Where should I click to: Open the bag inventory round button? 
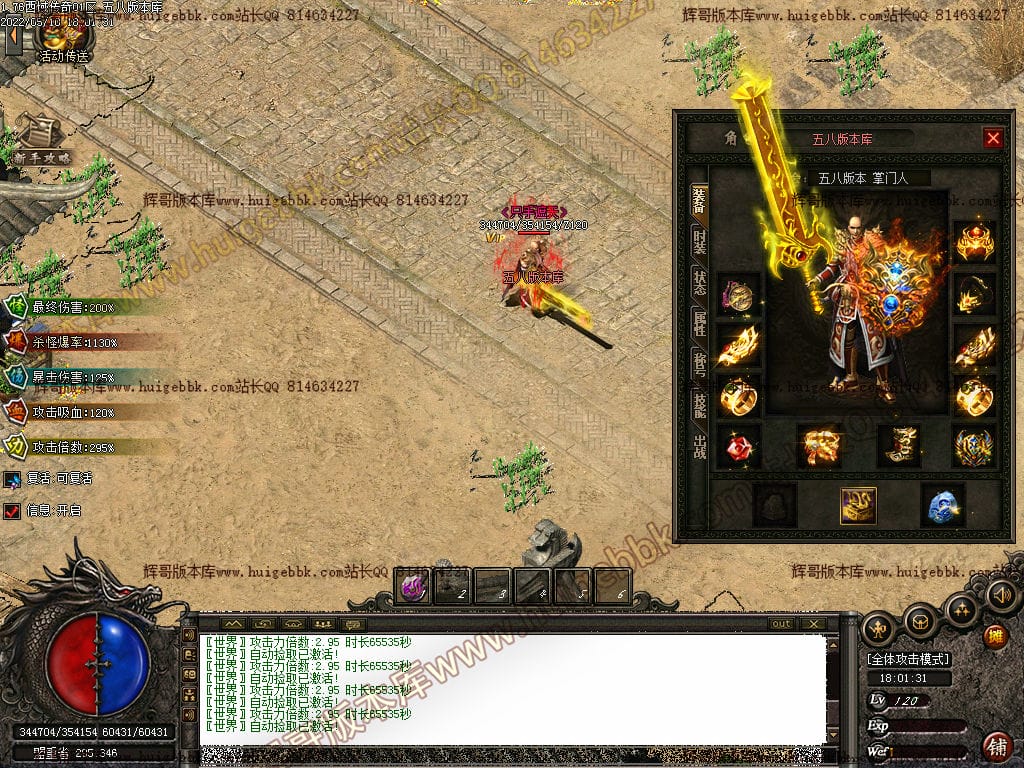tap(920, 623)
